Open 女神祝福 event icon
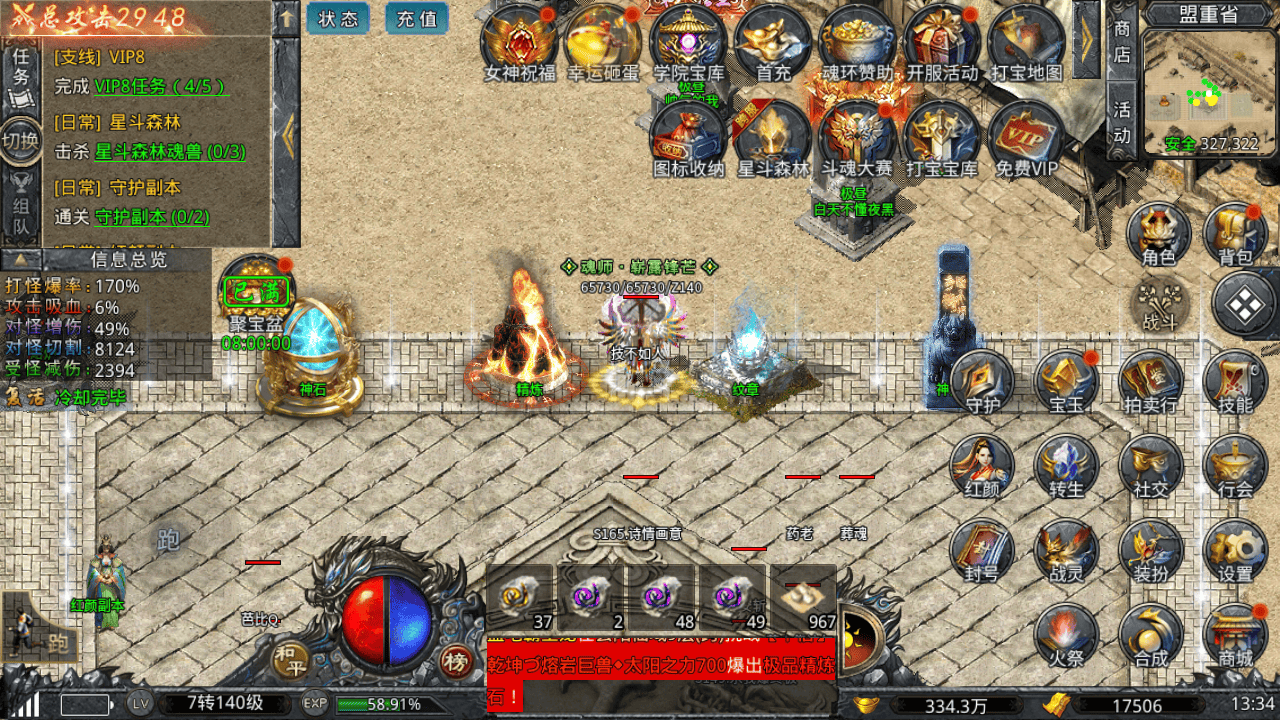 (x=519, y=41)
